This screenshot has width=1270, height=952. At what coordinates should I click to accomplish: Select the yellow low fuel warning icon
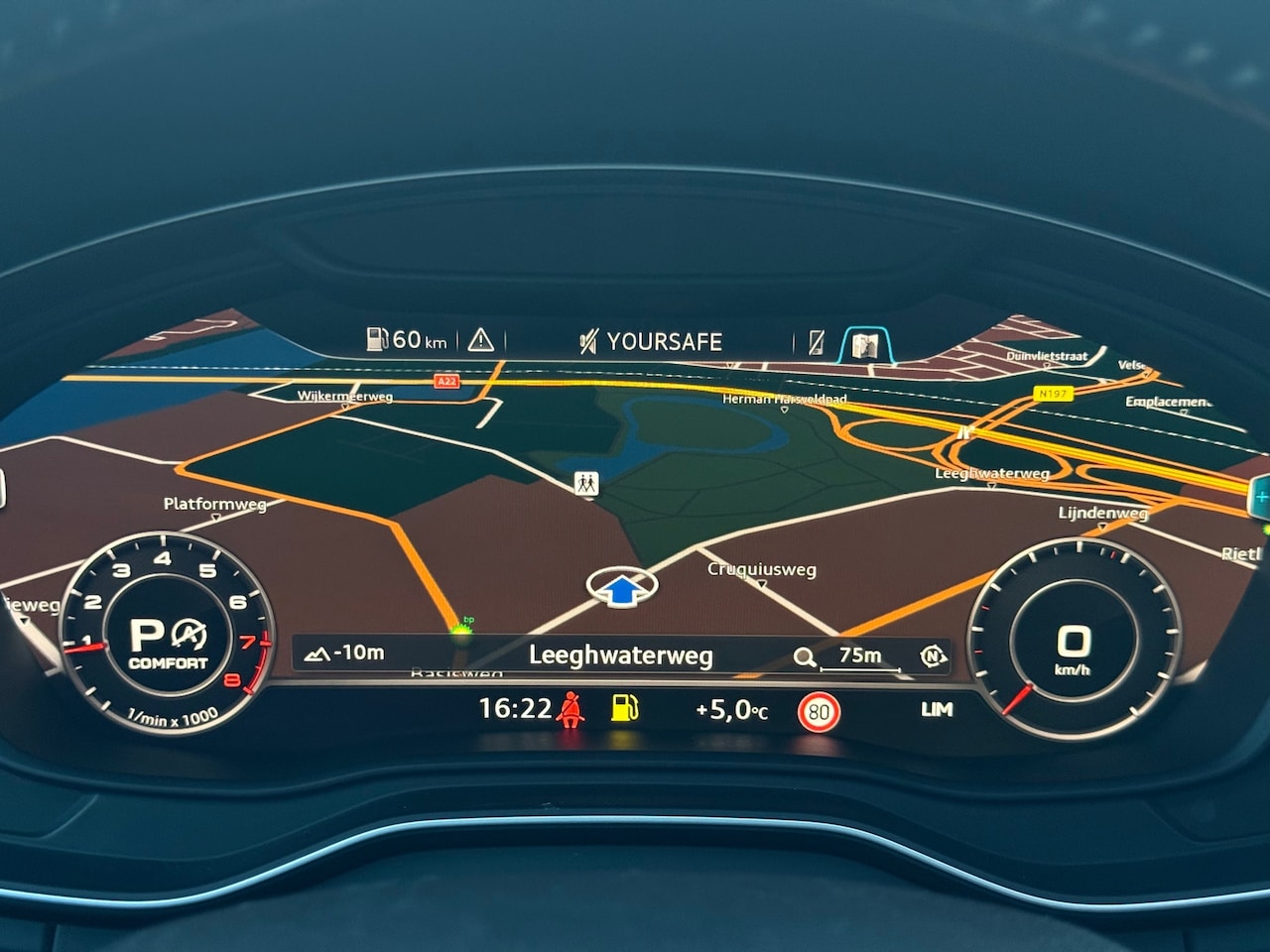tap(625, 707)
